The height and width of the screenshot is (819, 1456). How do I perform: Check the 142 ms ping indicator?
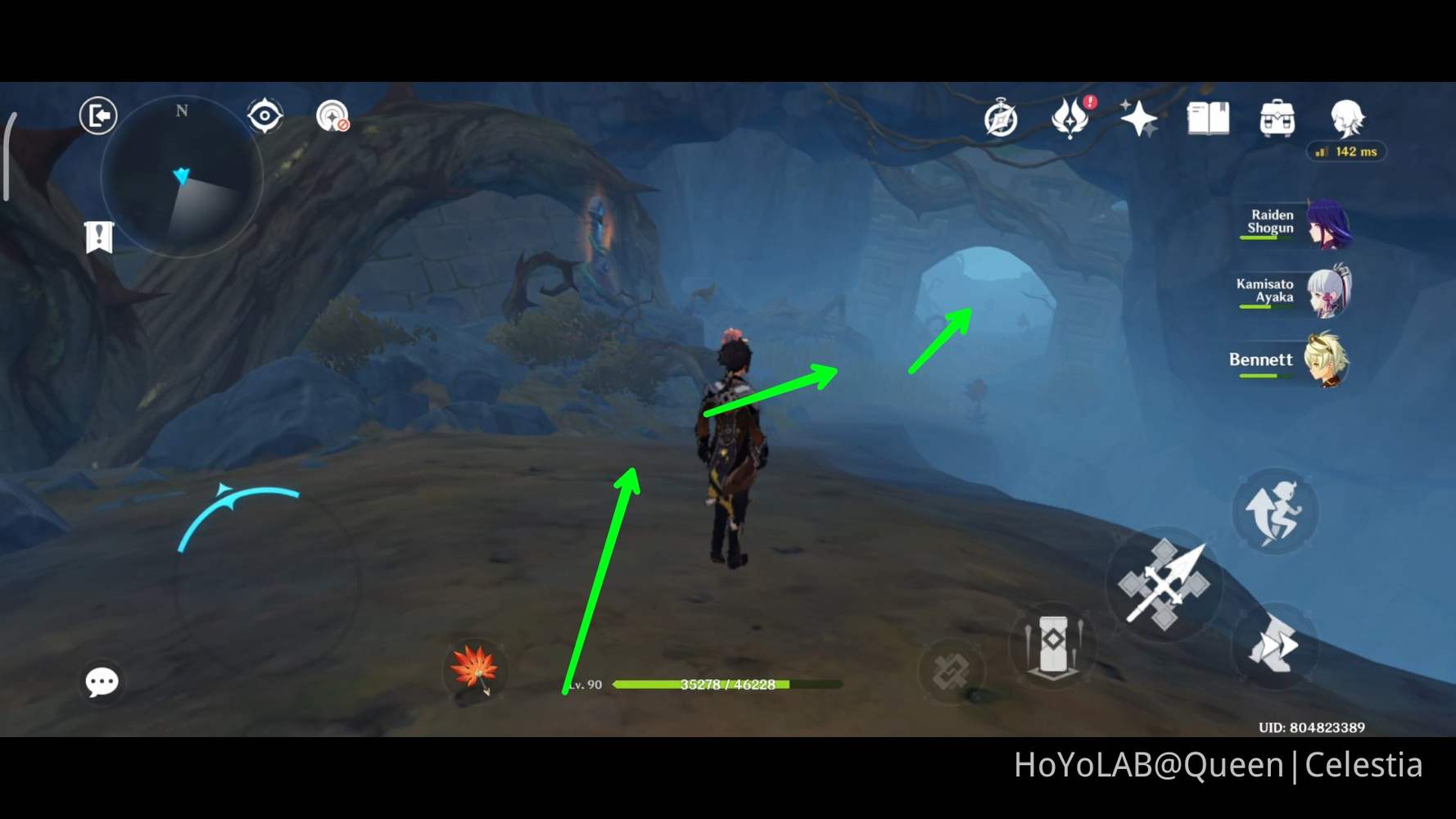pos(1348,152)
